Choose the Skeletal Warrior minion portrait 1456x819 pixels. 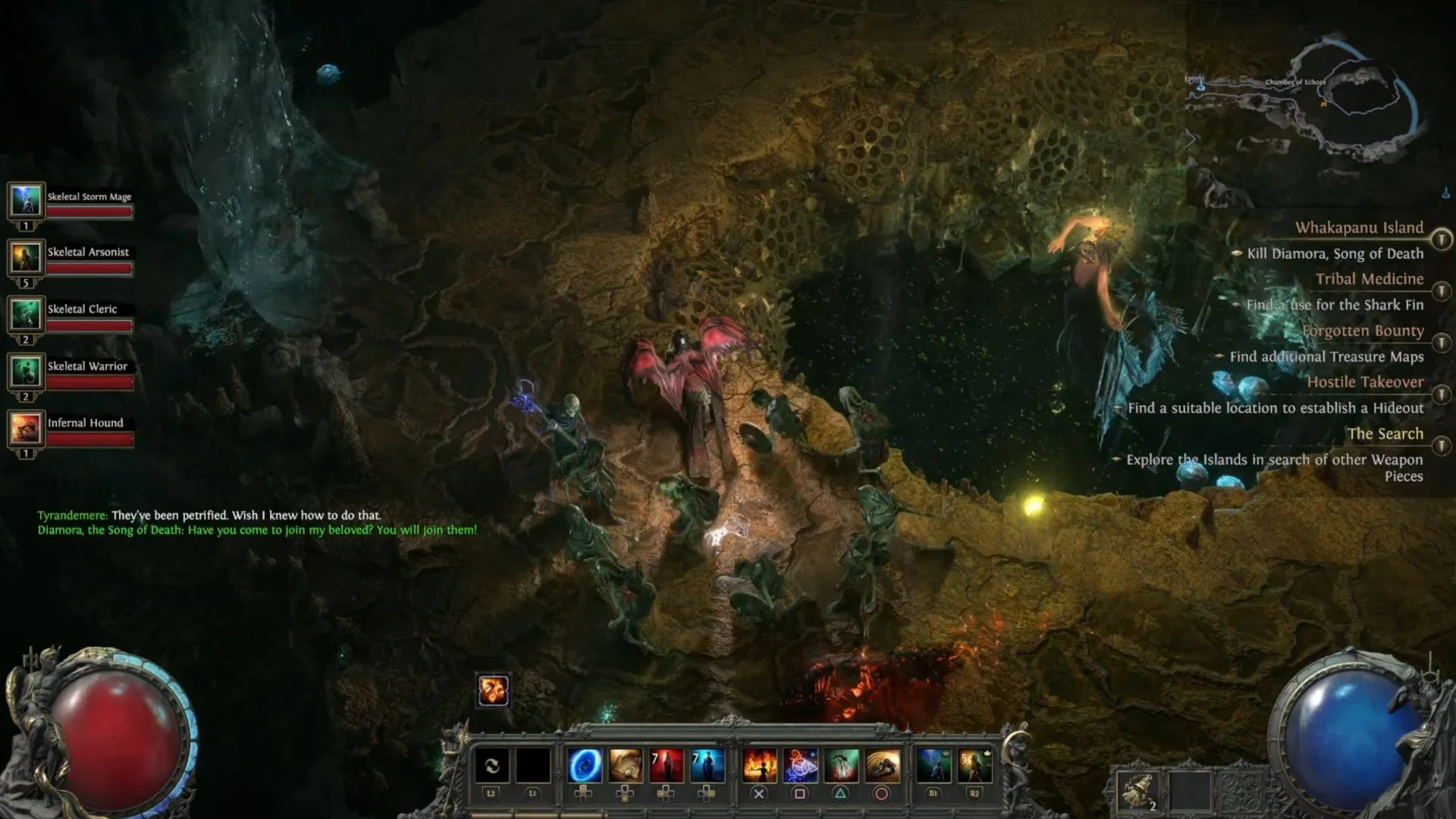pos(27,372)
